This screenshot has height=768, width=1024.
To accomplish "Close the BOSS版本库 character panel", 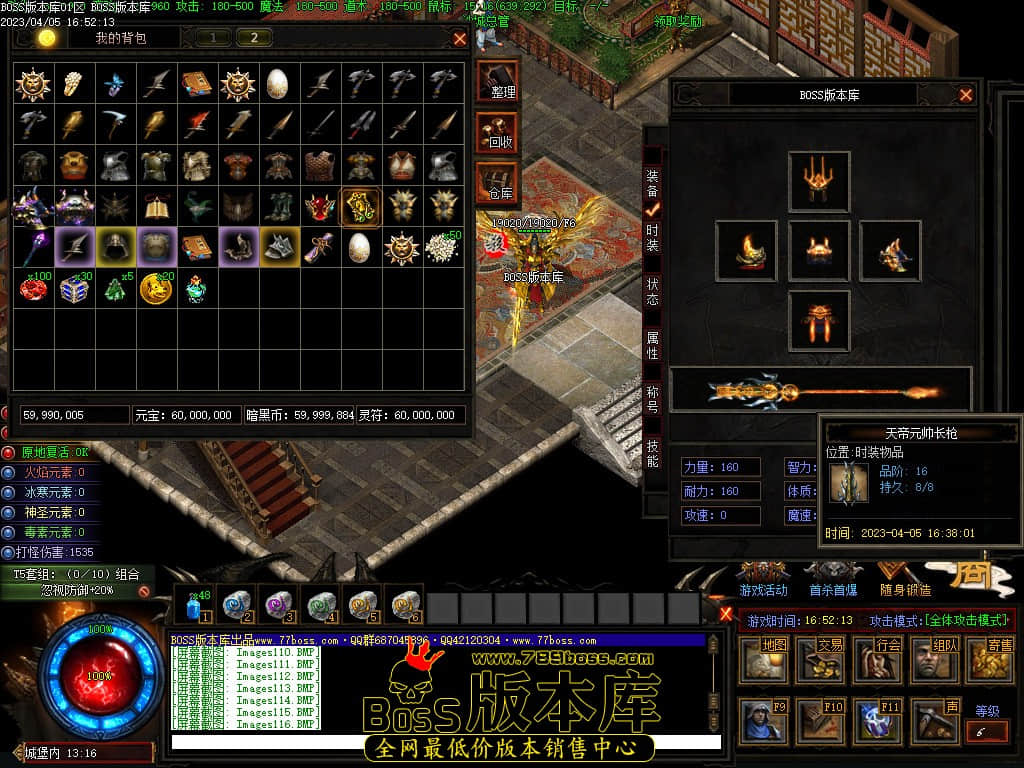I will (966, 95).
